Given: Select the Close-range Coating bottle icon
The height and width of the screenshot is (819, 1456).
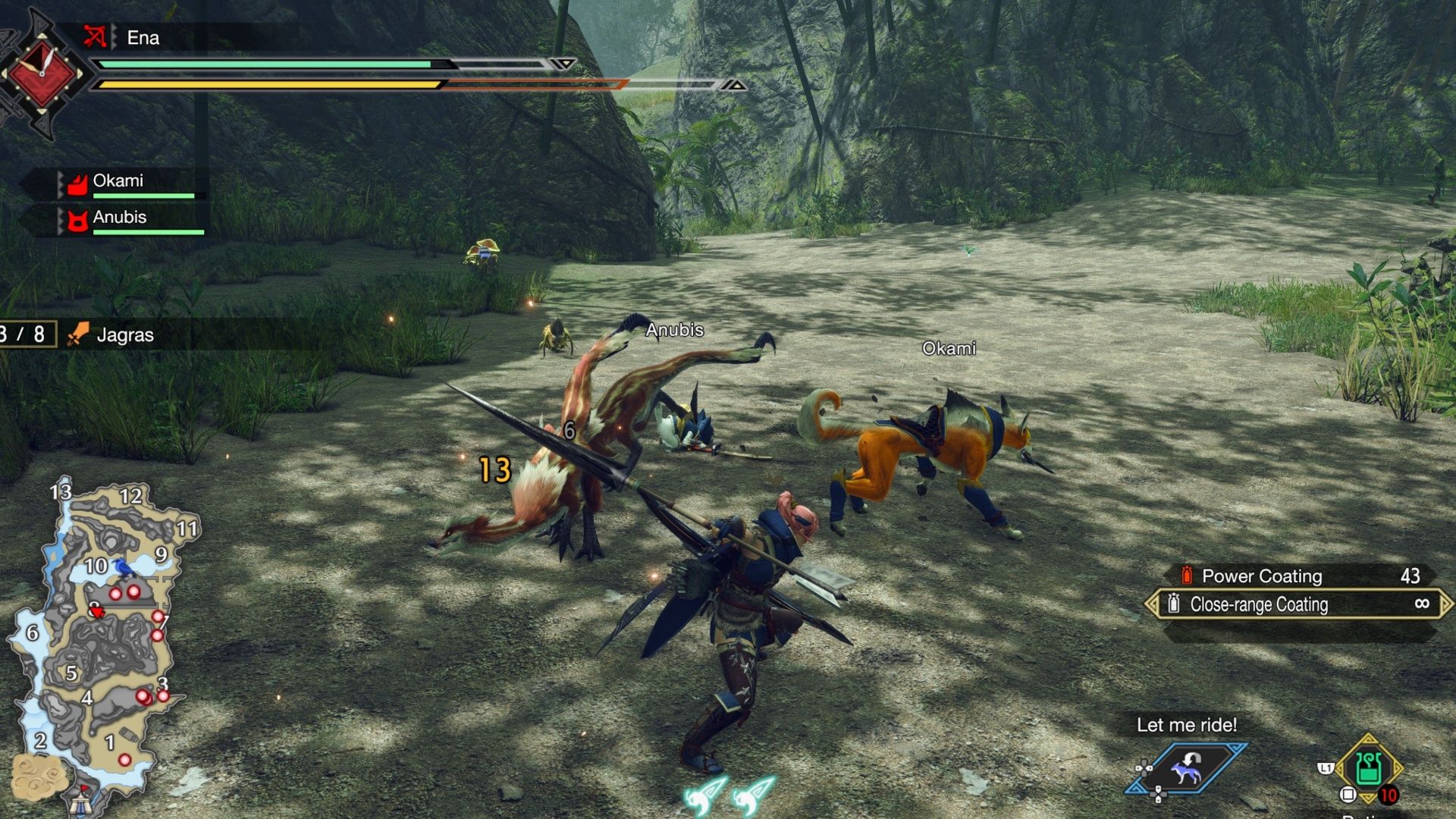Looking at the screenshot, I should [1175, 605].
